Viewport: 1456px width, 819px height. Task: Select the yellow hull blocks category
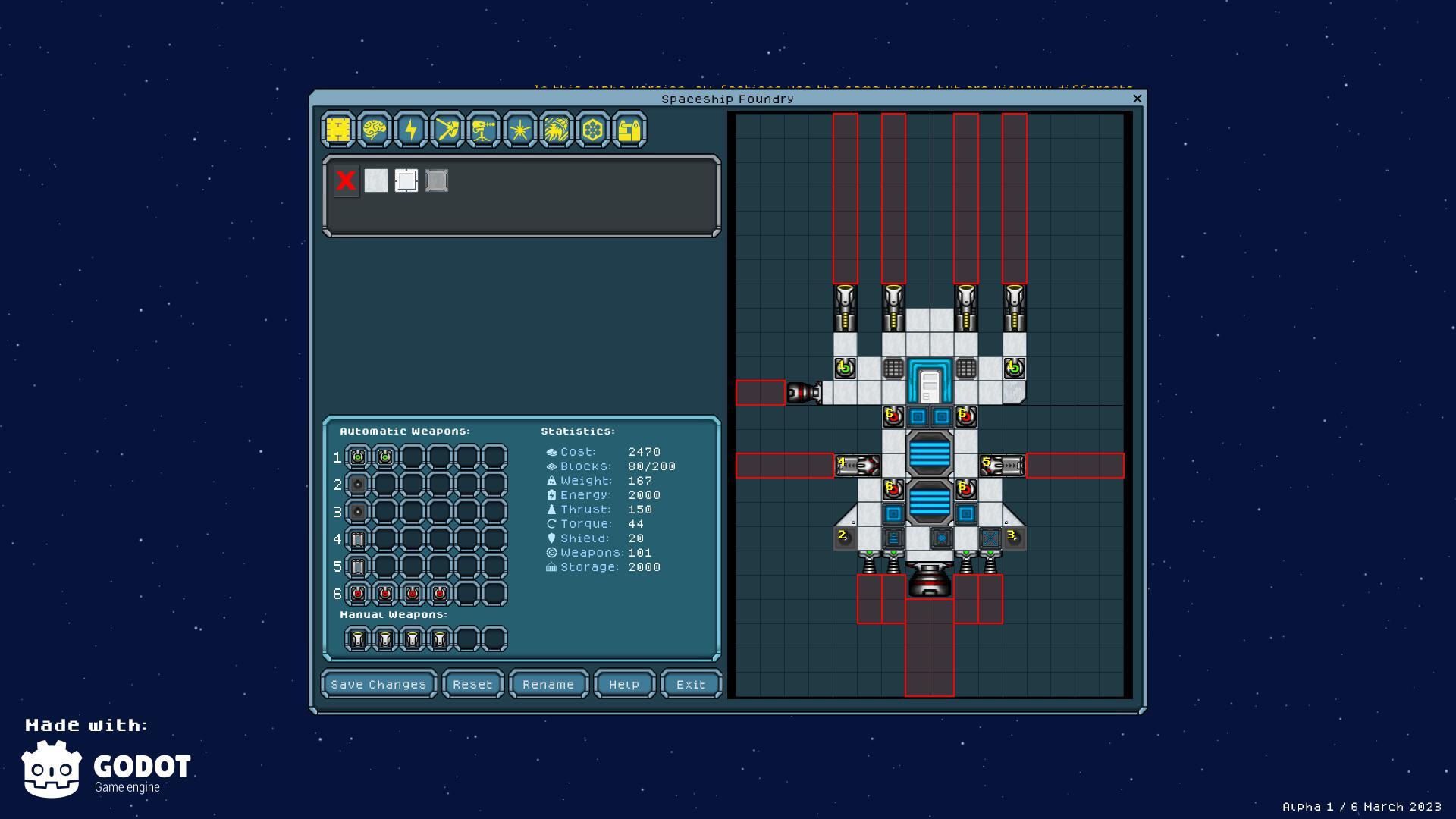338,130
